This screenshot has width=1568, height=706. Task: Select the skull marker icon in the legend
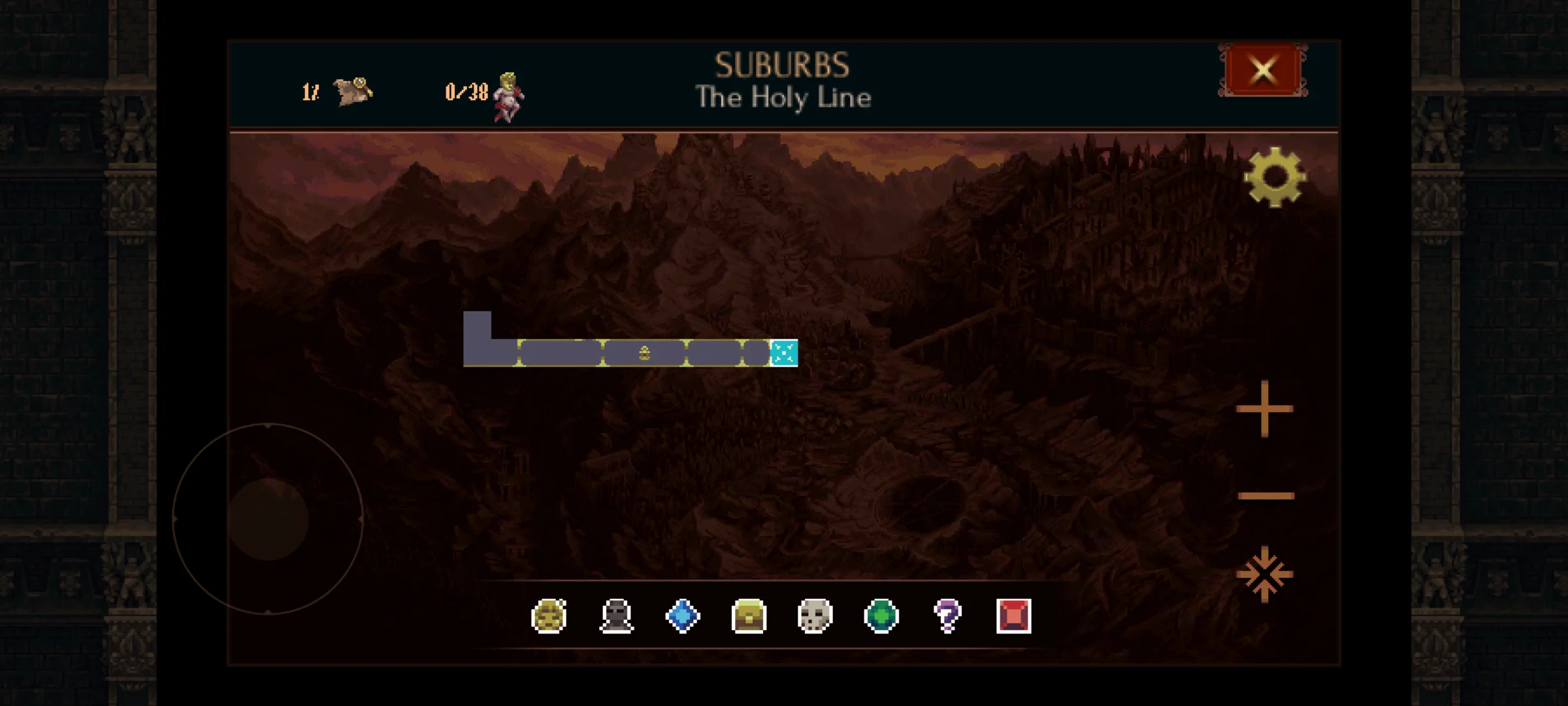tap(814, 615)
